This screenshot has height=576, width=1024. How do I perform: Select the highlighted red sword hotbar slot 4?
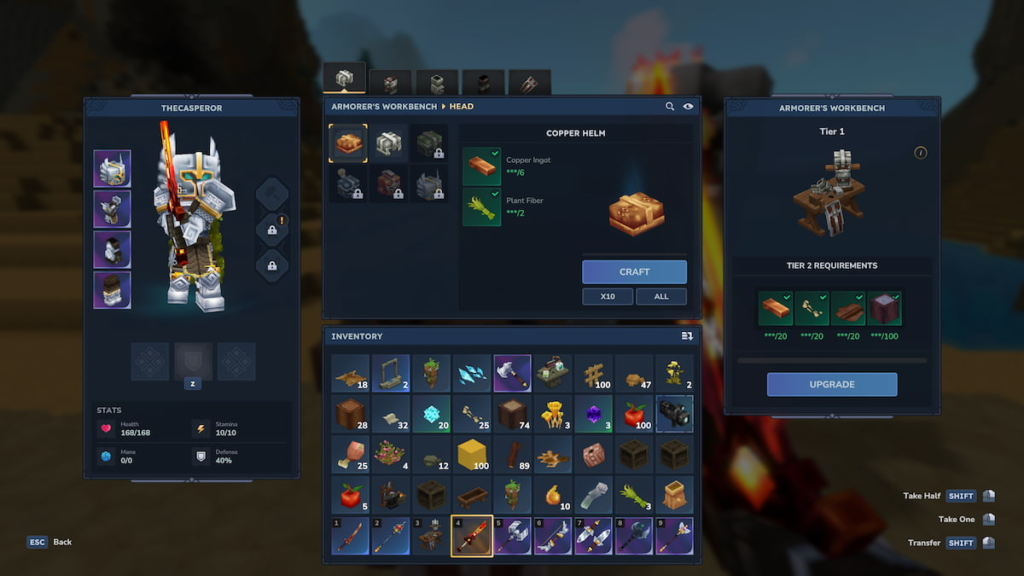pos(470,536)
